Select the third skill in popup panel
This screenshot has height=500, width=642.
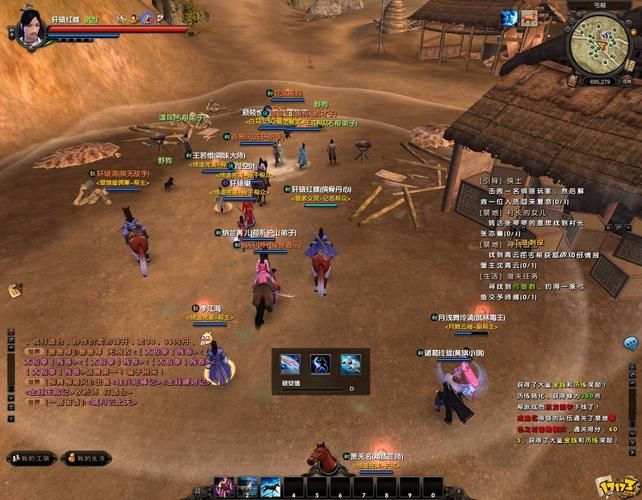(350, 363)
